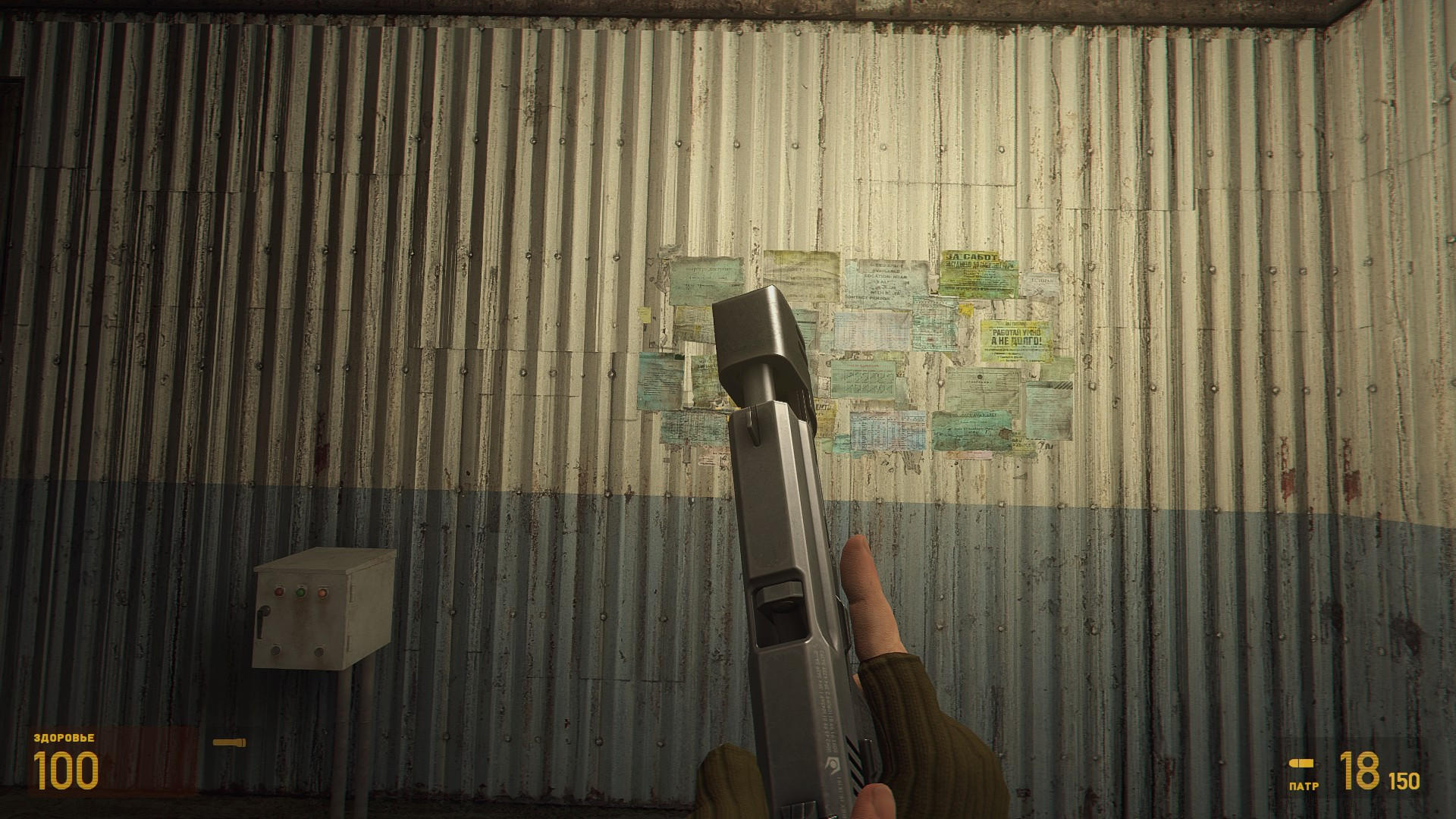Toggle the green indicator light on the control box
The height and width of the screenshot is (819, 1456).
pos(301,592)
